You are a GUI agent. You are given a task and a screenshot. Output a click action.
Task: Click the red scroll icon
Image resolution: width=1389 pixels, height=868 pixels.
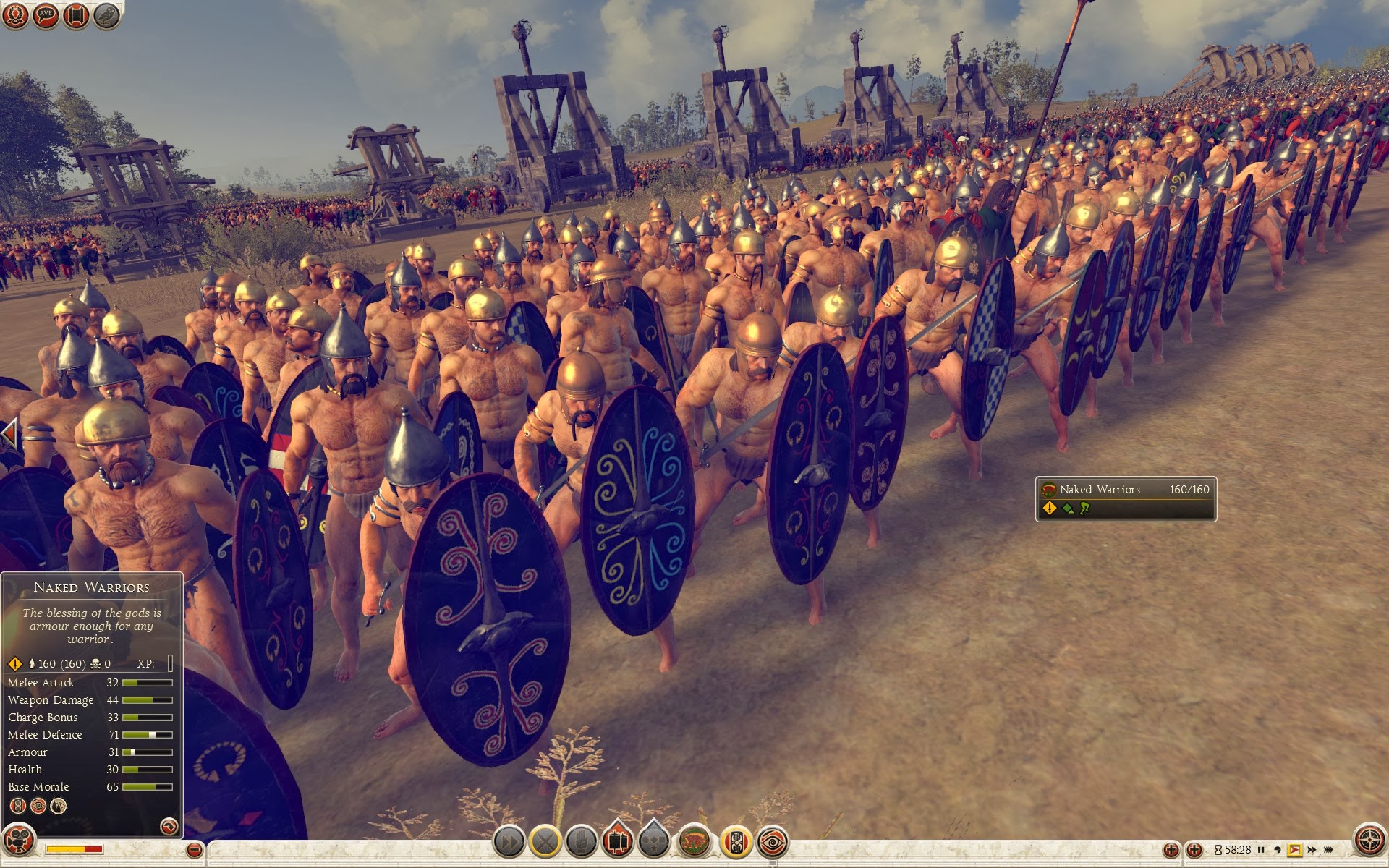pyautogui.click(x=76, y=14)
